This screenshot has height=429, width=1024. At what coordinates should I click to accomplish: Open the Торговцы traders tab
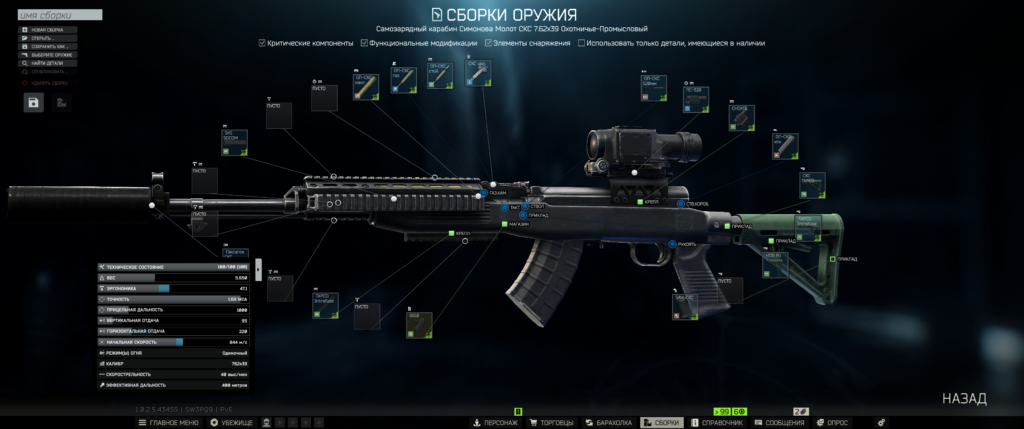(x=551, y=423)
